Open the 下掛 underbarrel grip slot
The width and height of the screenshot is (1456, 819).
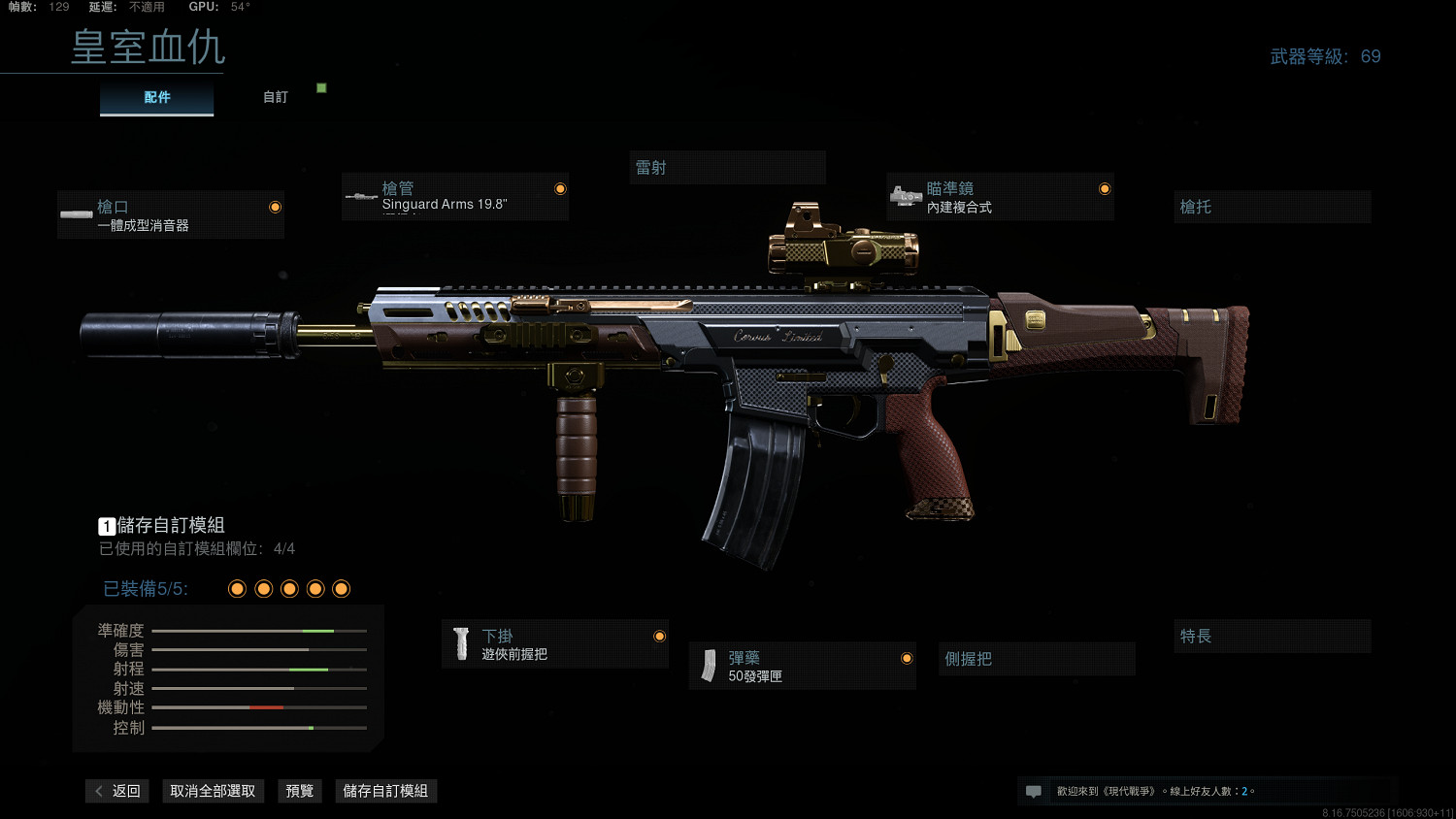point(555,644)
